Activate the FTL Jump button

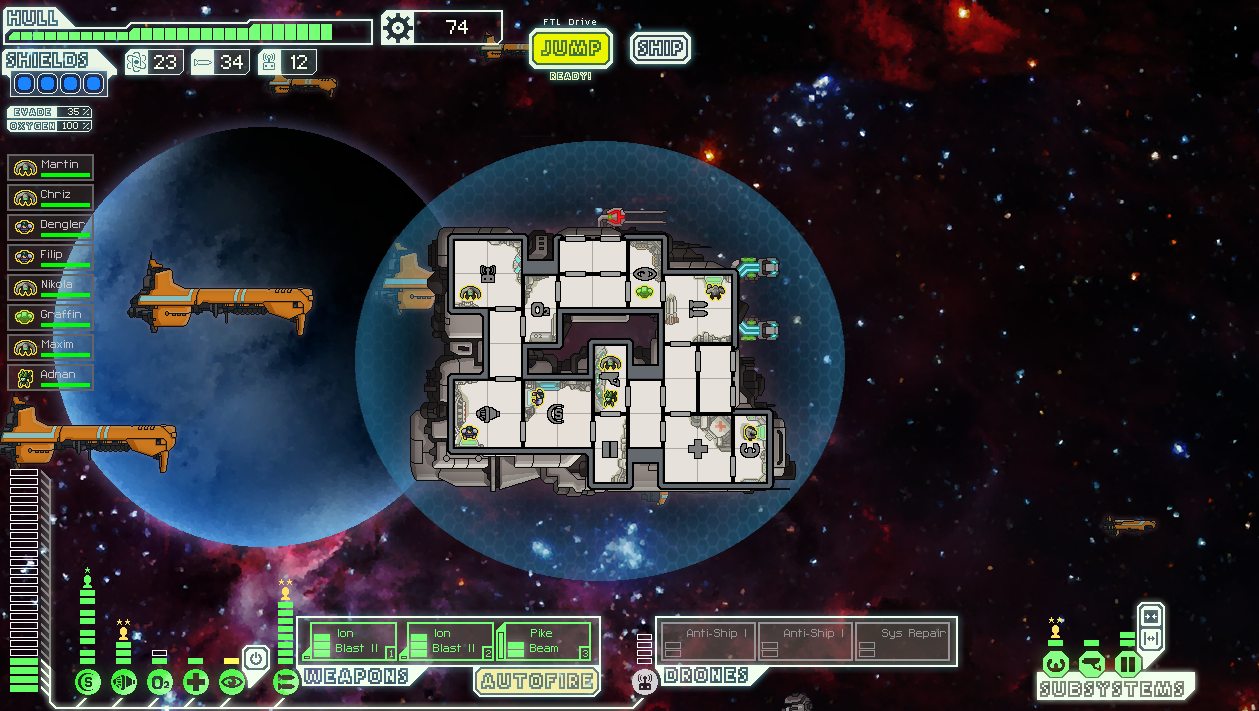click(x=571, y=48)
